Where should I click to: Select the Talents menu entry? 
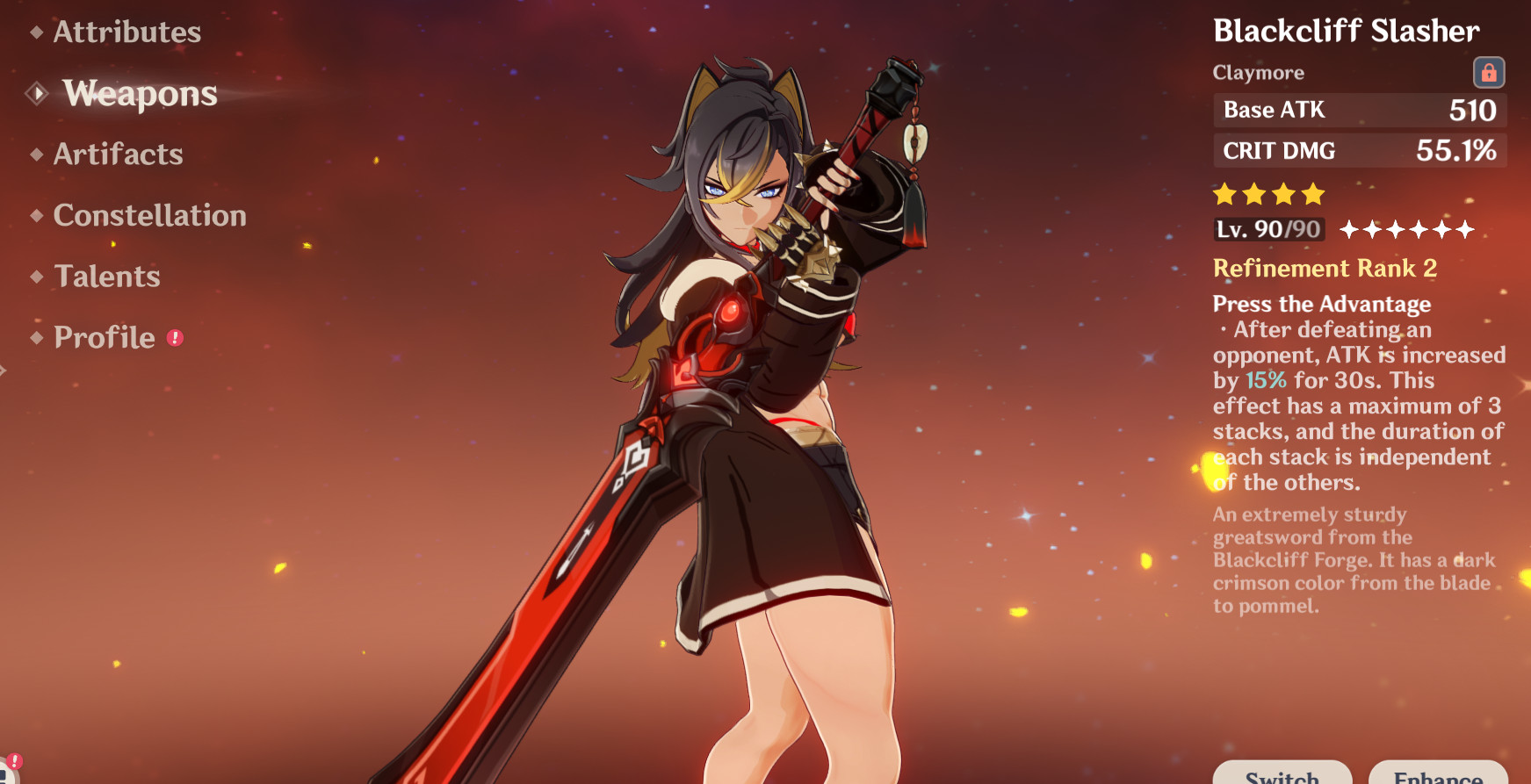click(x=106, y=277)
